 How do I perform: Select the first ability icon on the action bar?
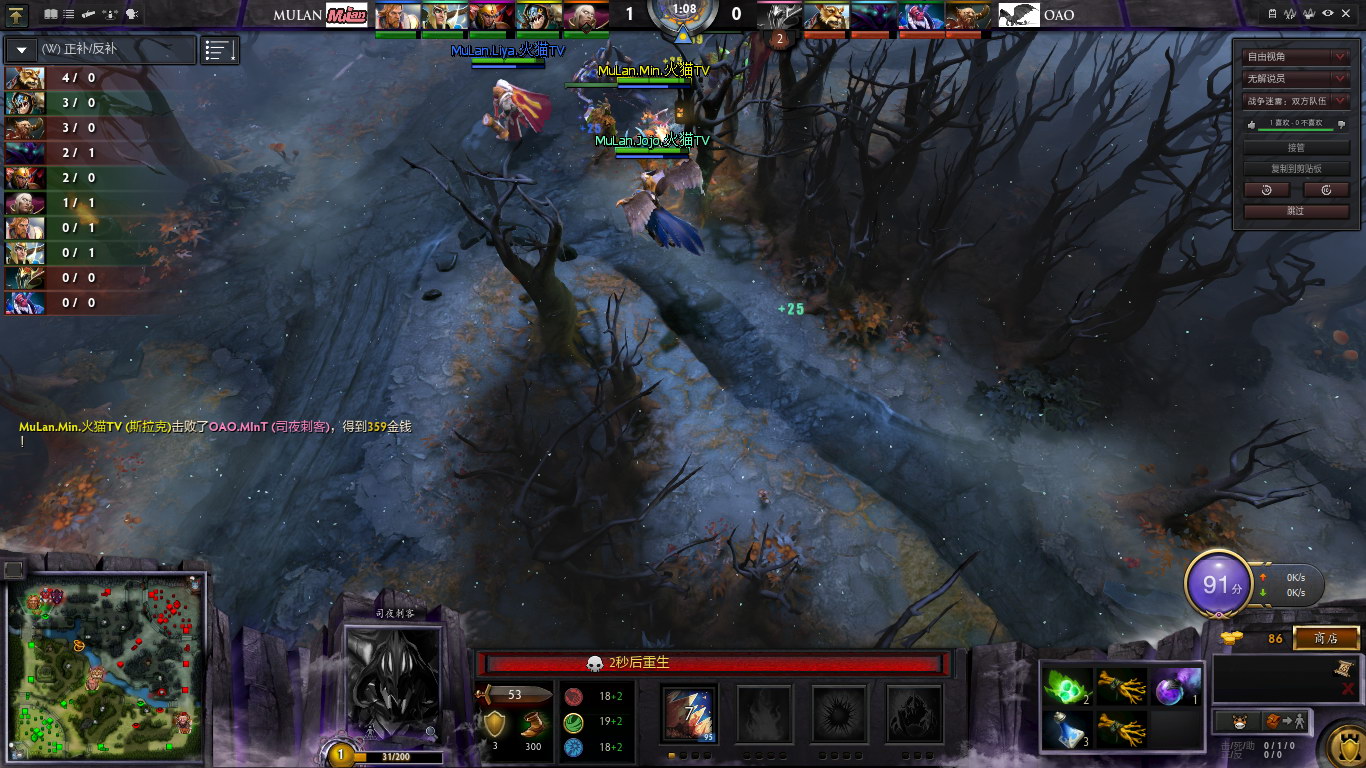690,711
